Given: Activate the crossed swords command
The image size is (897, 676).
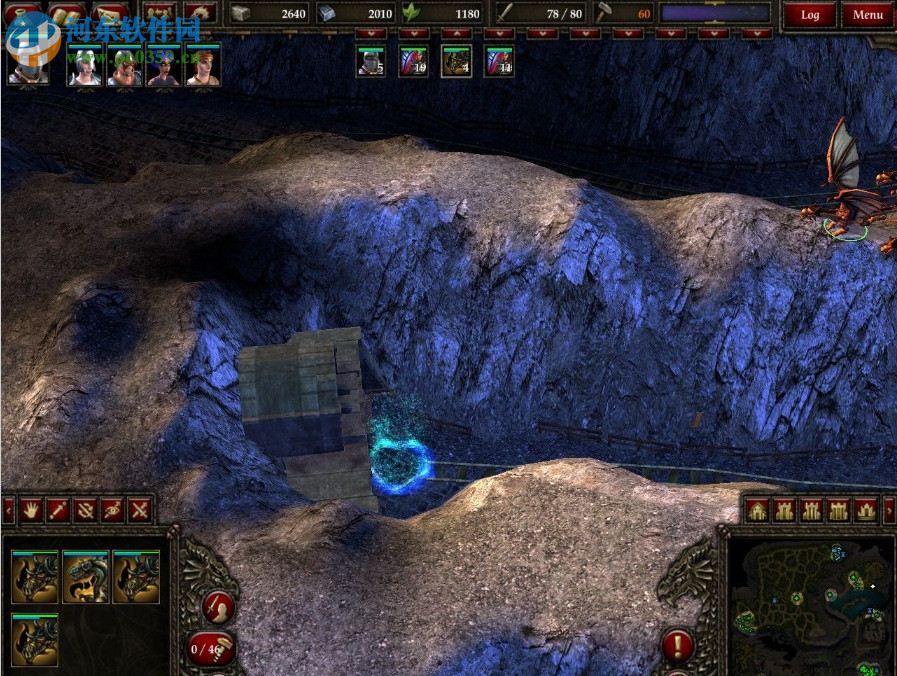Looking at the screenshot, I should (139, 509).
